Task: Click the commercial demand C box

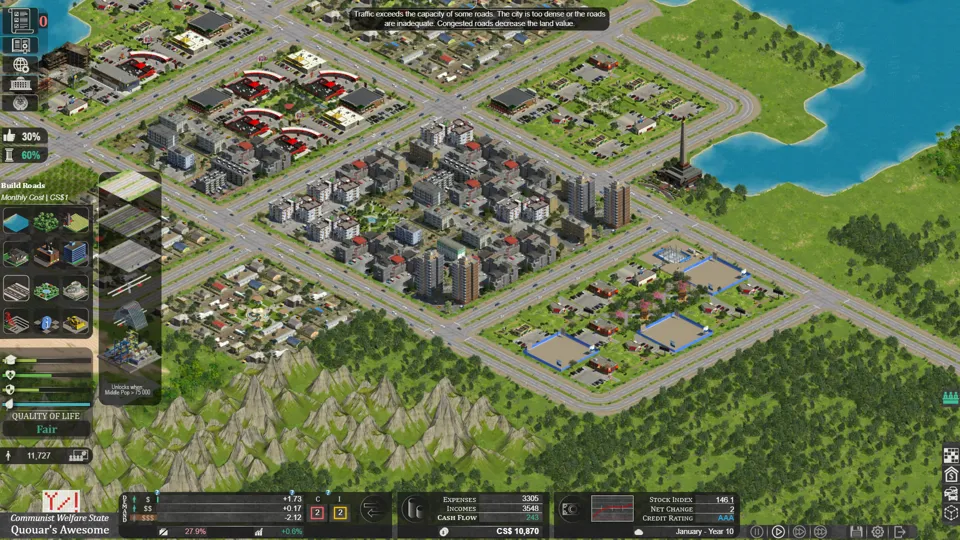Action: 318,512
